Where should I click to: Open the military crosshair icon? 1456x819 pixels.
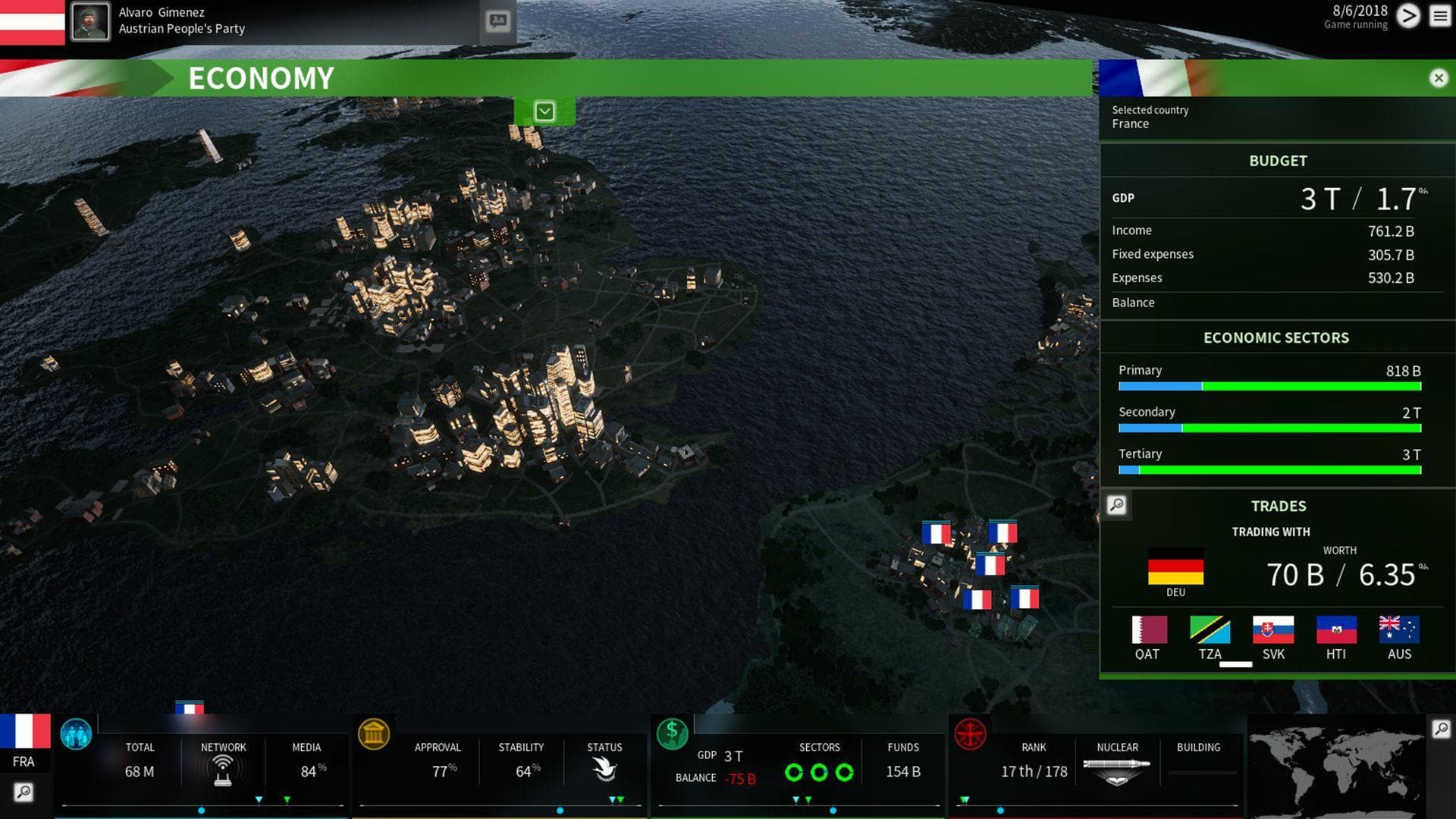click(970, 734)
